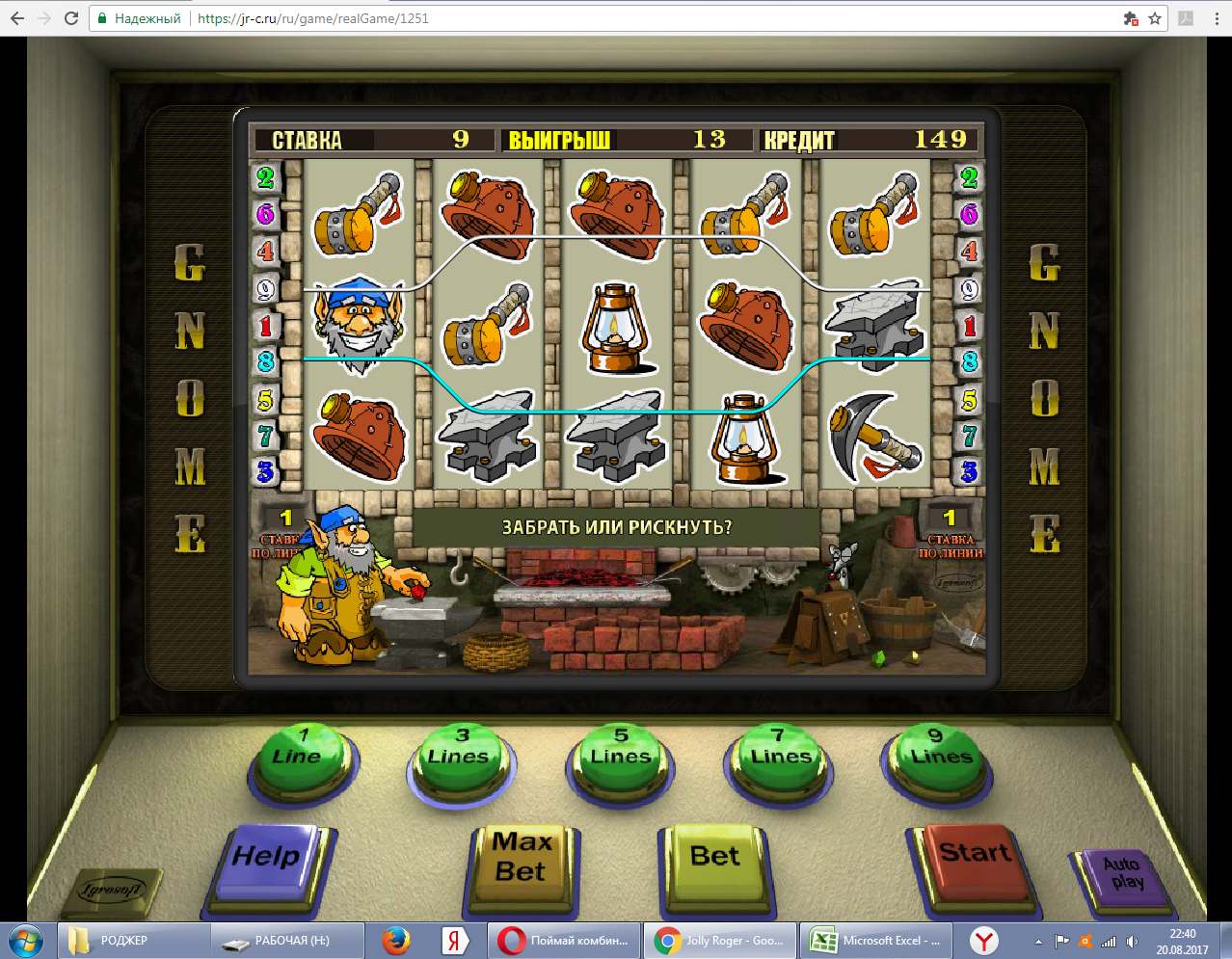Bookmark the page with the star icon

pos(1155,18)
